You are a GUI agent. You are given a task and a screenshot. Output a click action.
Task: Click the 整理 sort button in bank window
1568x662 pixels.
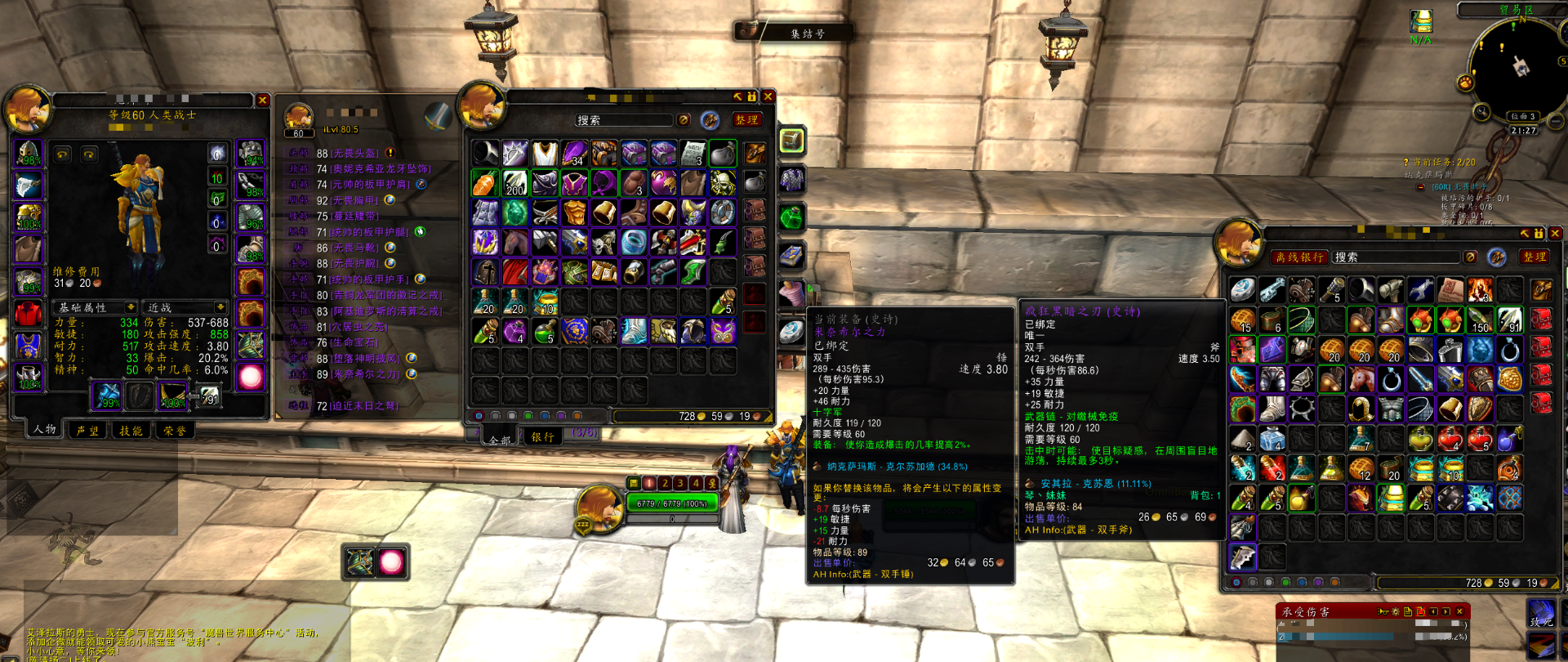(x=1535, y=257)
